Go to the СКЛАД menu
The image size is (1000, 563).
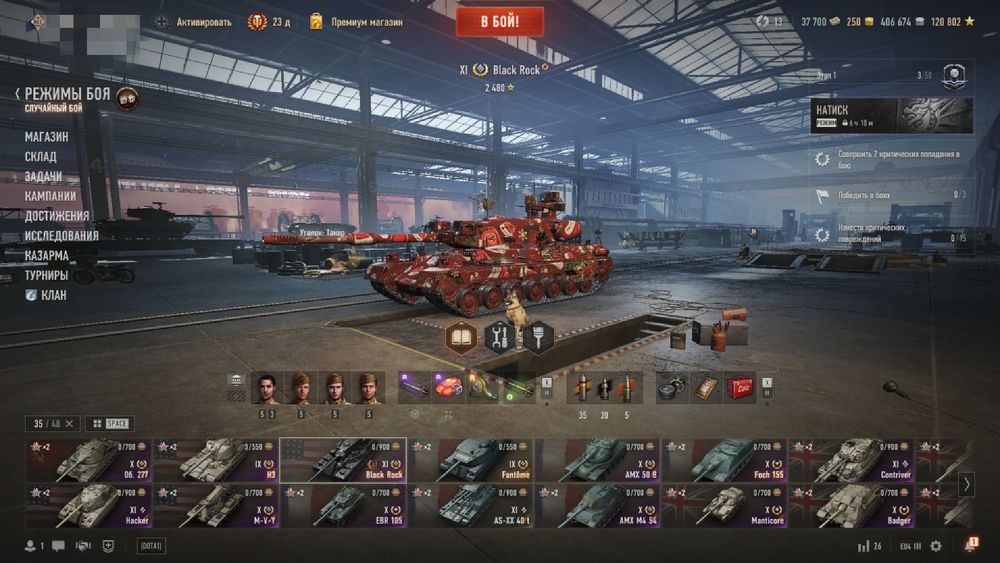(41, 157)
